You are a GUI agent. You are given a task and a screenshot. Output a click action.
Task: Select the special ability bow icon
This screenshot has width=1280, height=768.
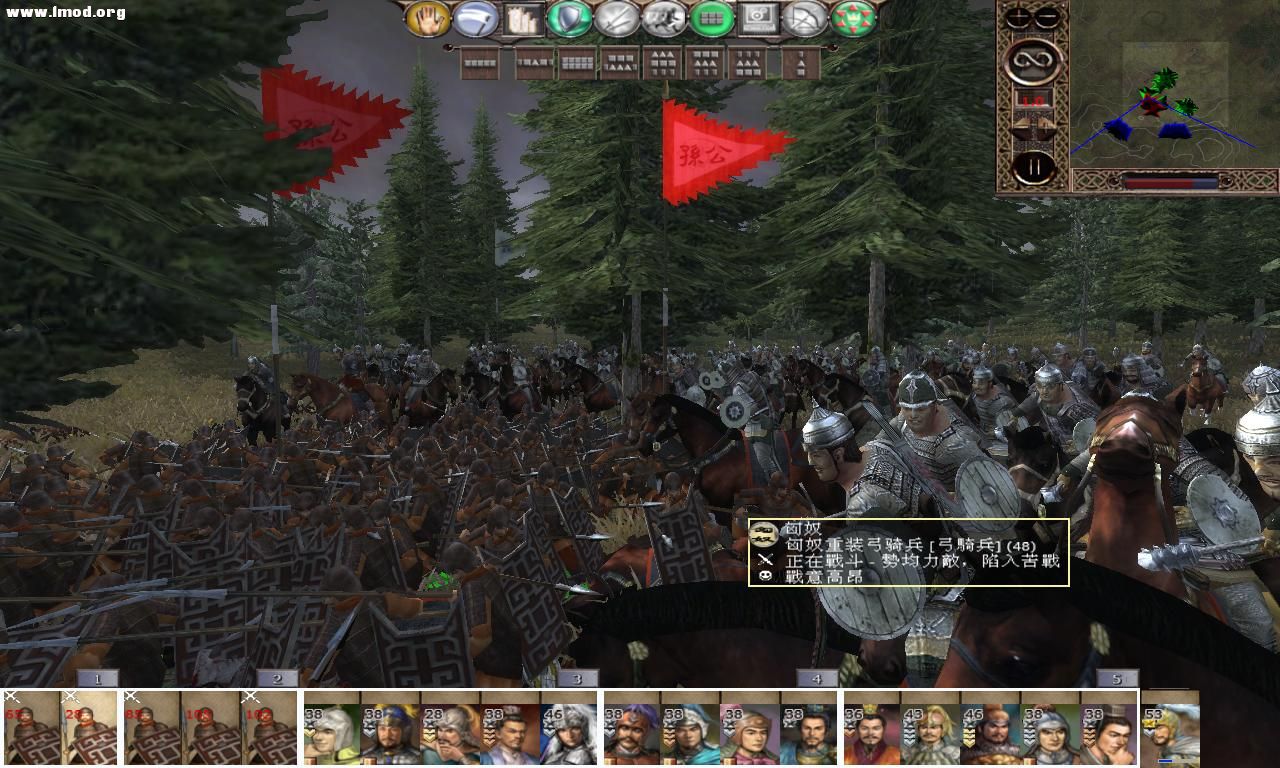pyautogui.click(x=807, y=18)
